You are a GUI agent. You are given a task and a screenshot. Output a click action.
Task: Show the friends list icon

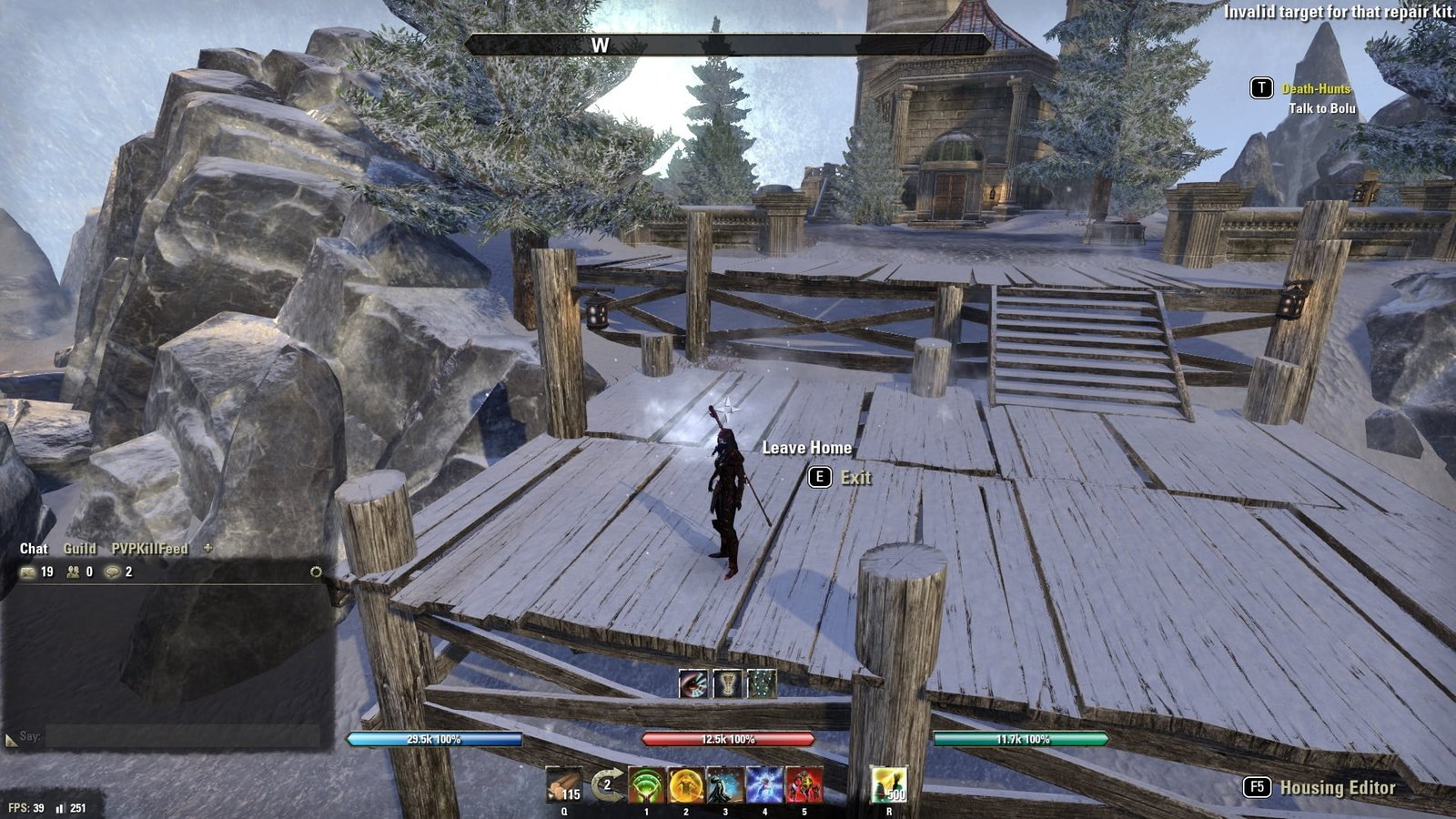point(73,572)
